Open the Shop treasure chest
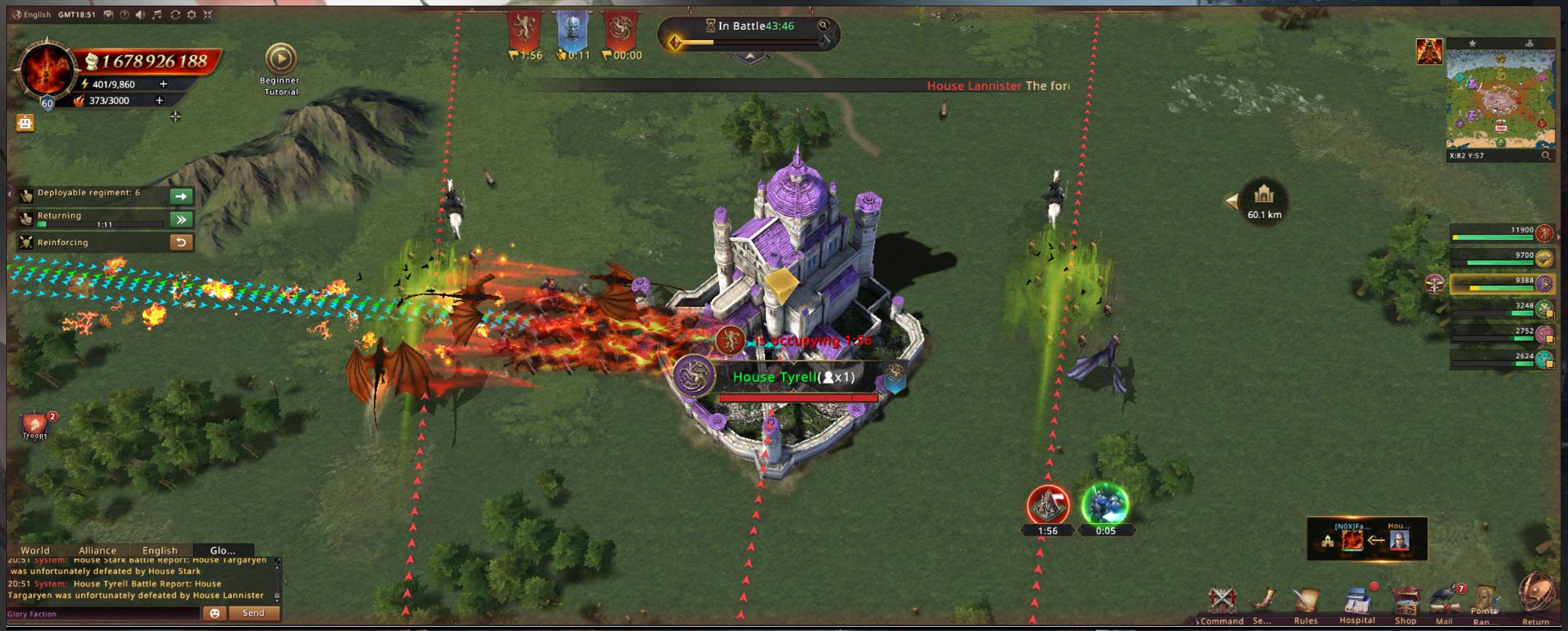 [x=1405, y=602]
